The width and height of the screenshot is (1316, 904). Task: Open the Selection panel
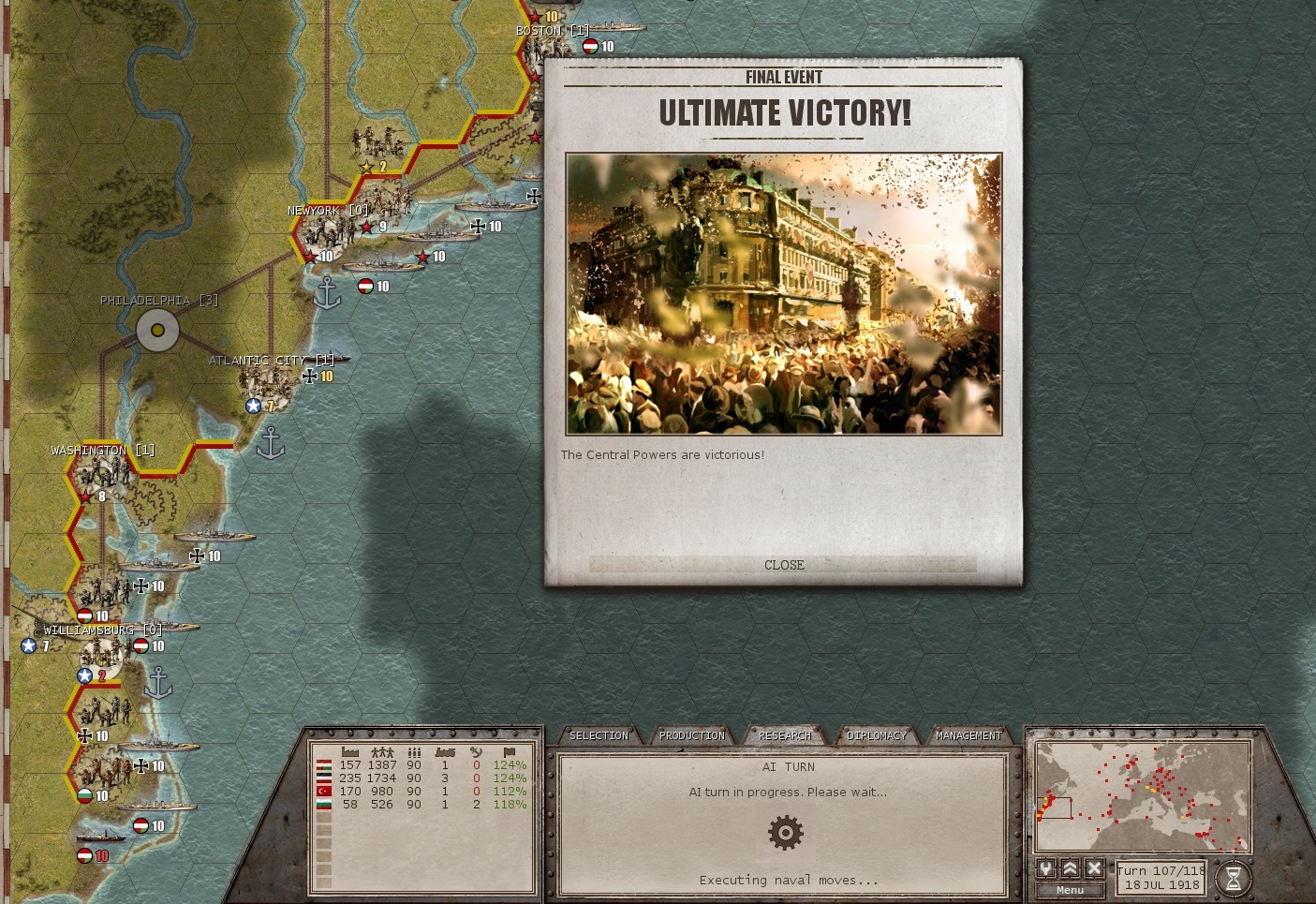point(599,735)
